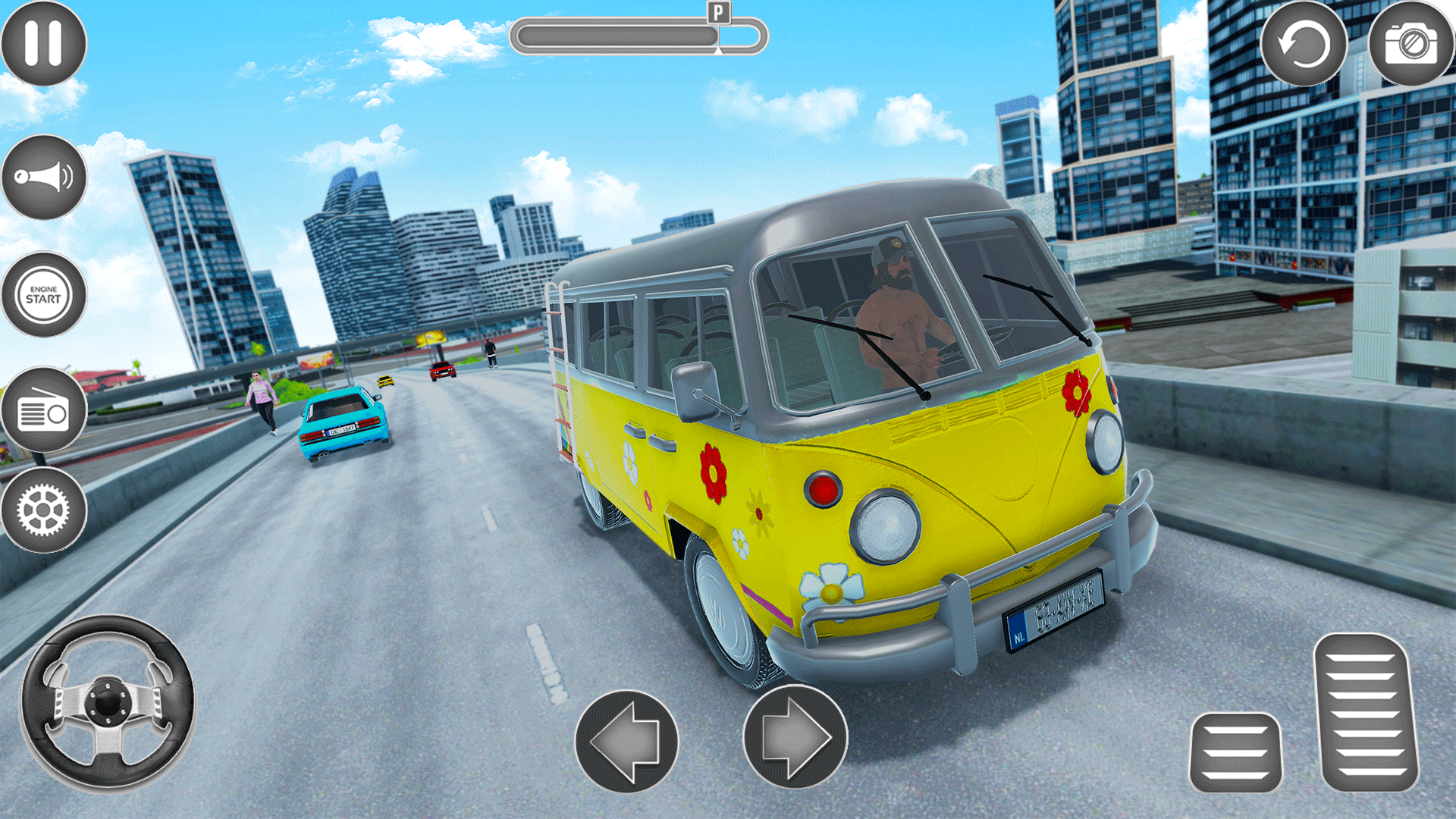Honk the horn

point(43,176)
